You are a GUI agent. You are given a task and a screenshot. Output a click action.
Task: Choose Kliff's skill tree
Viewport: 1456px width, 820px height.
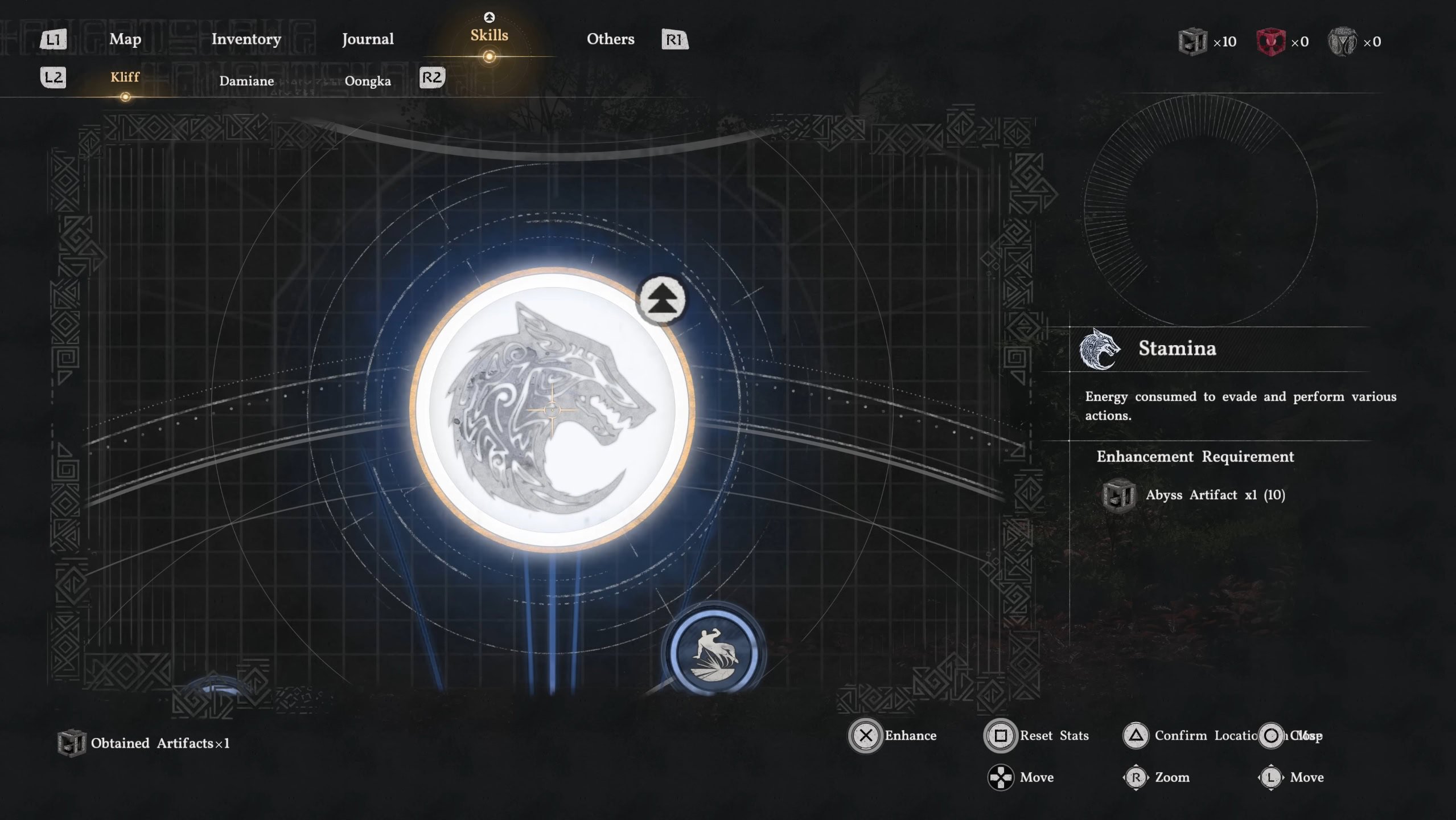point(125,77)
